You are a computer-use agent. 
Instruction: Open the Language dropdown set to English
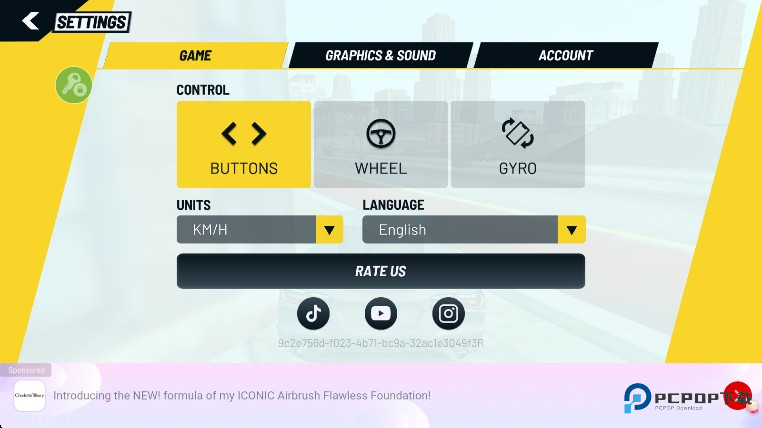tap(473, 230)
